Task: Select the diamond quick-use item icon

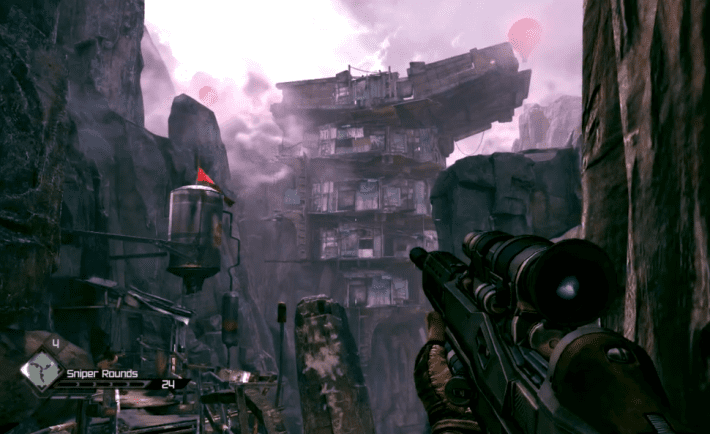Action: (x=42, y=371)
